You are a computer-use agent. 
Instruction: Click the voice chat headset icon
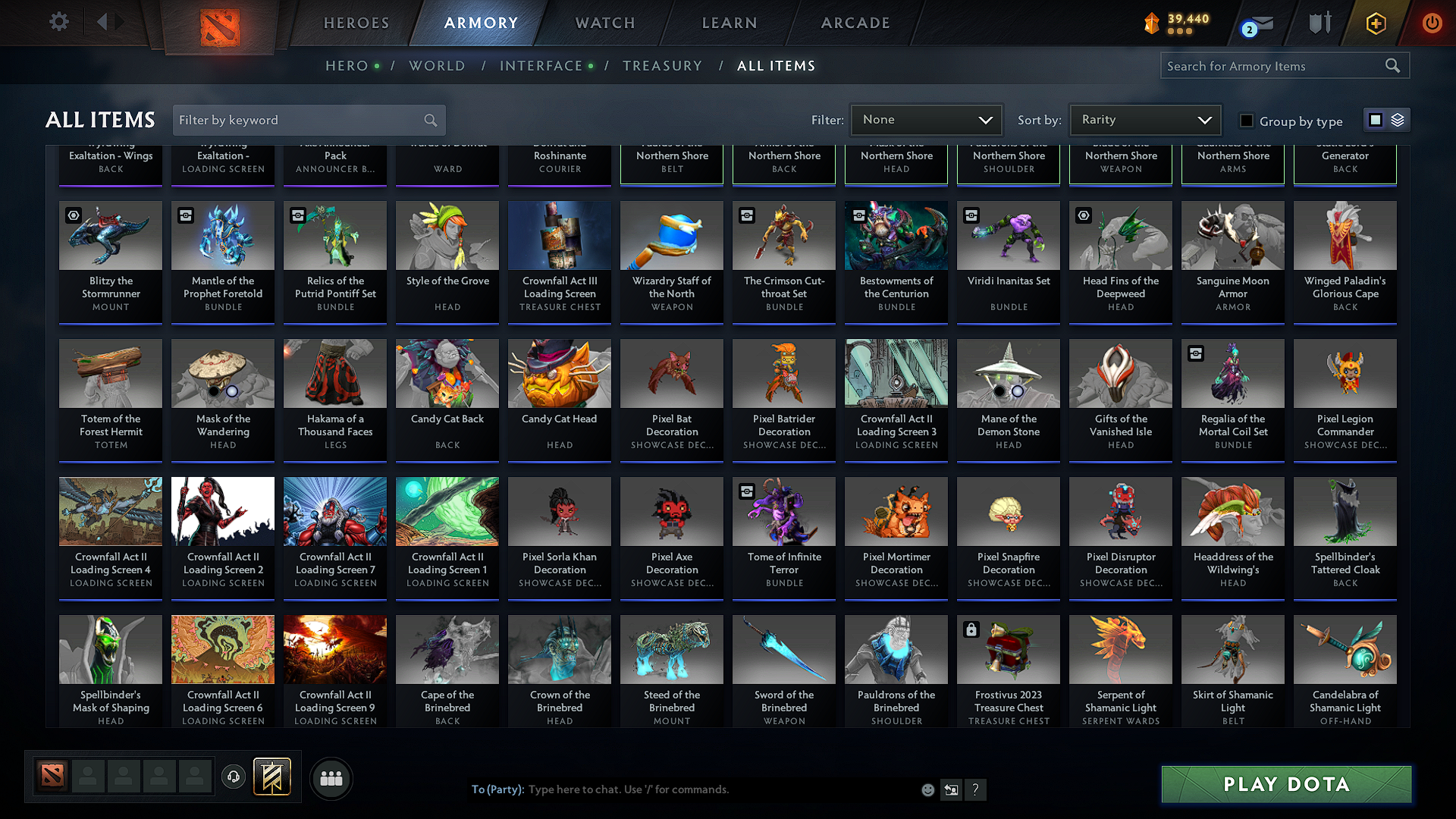(233, 777)
